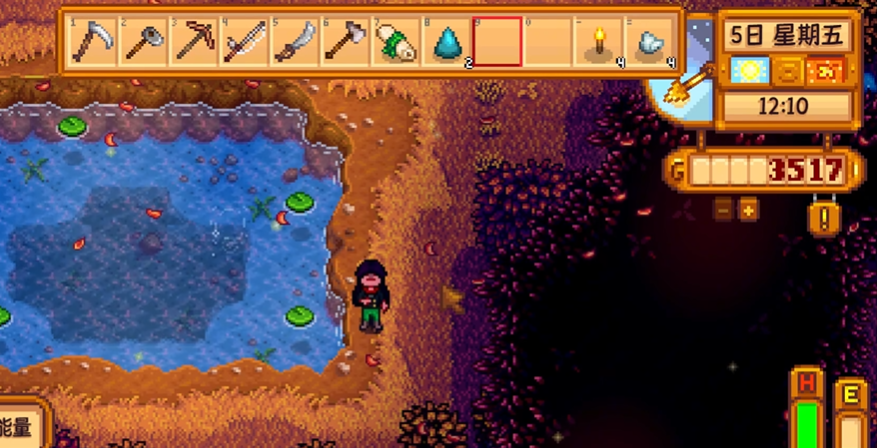The width and height of the screenshot is (877, 448).
Task: Zoom in with the plus button
Action: (747, 210)
